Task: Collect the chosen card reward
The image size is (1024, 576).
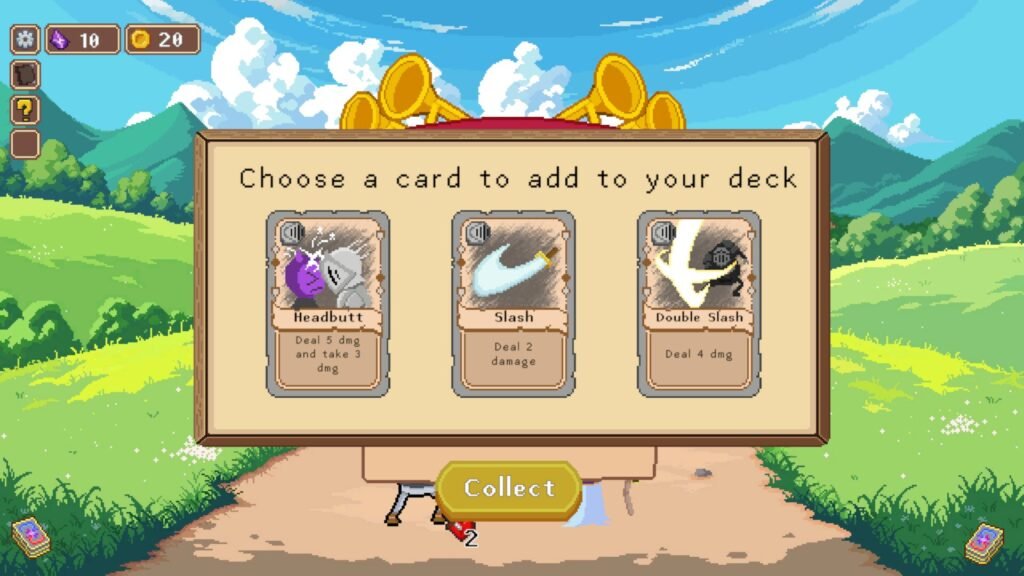Action: click(x=509, y=489)
